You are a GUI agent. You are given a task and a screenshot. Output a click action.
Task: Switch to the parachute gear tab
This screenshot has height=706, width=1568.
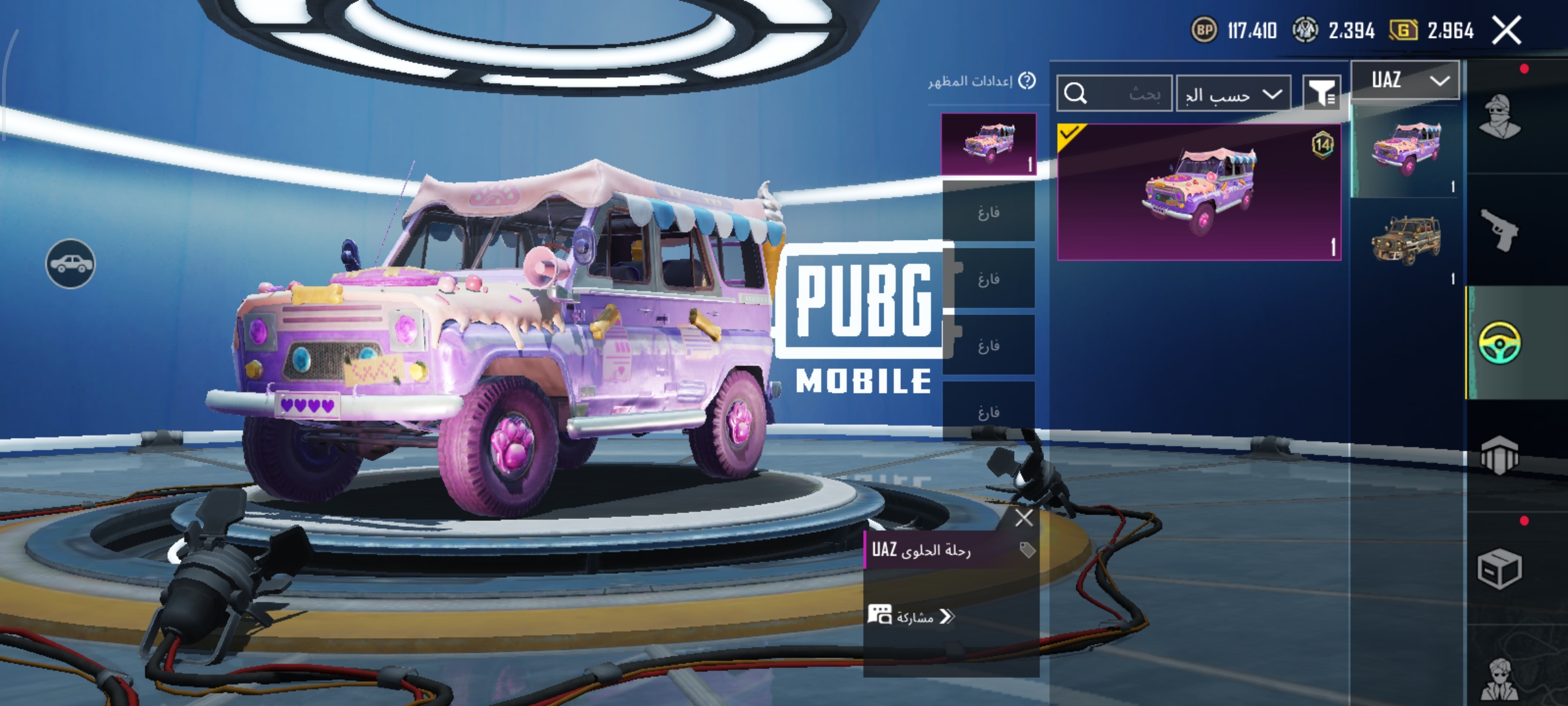(x=1500, y=456)
